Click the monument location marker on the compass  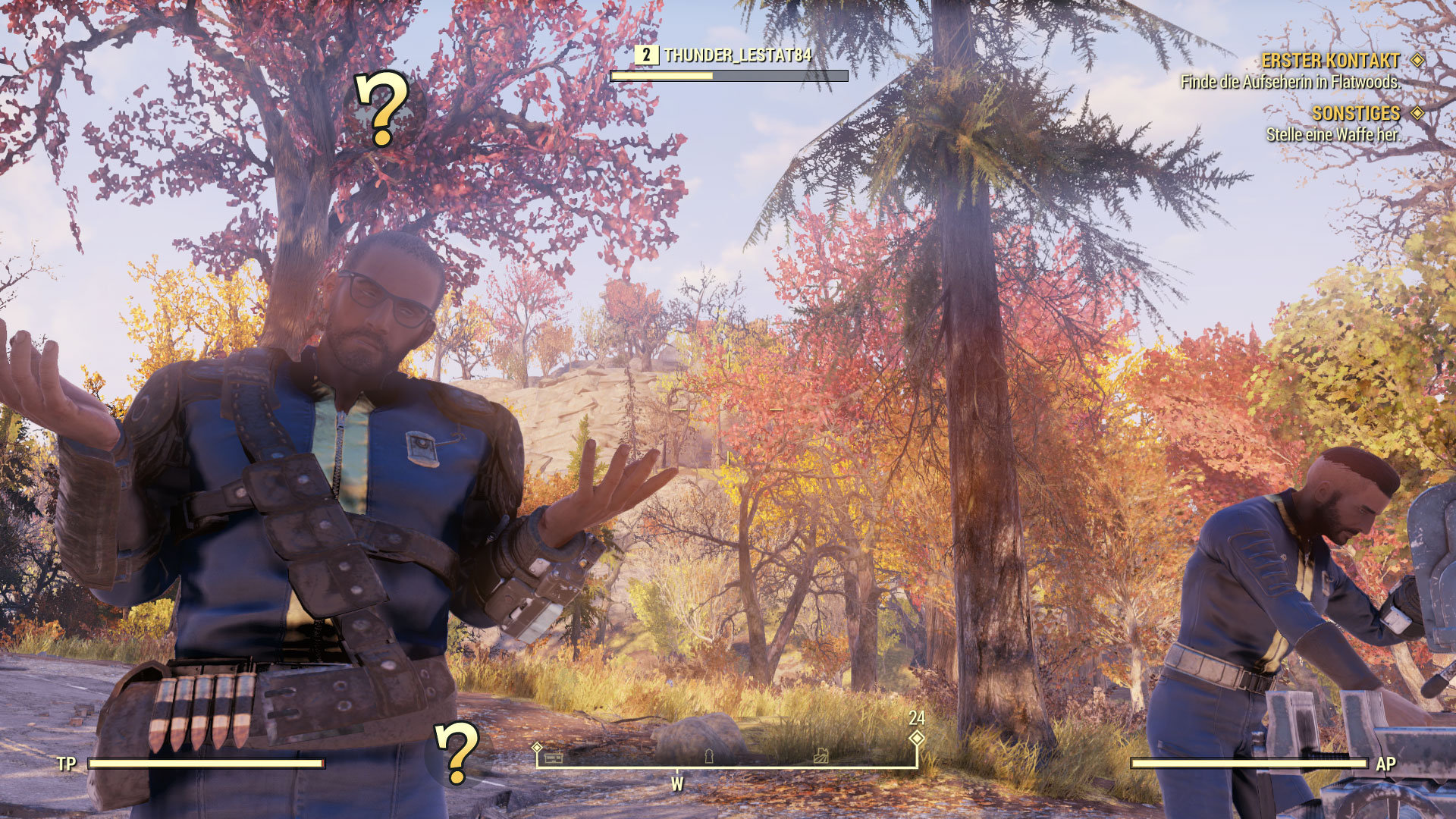709,756
